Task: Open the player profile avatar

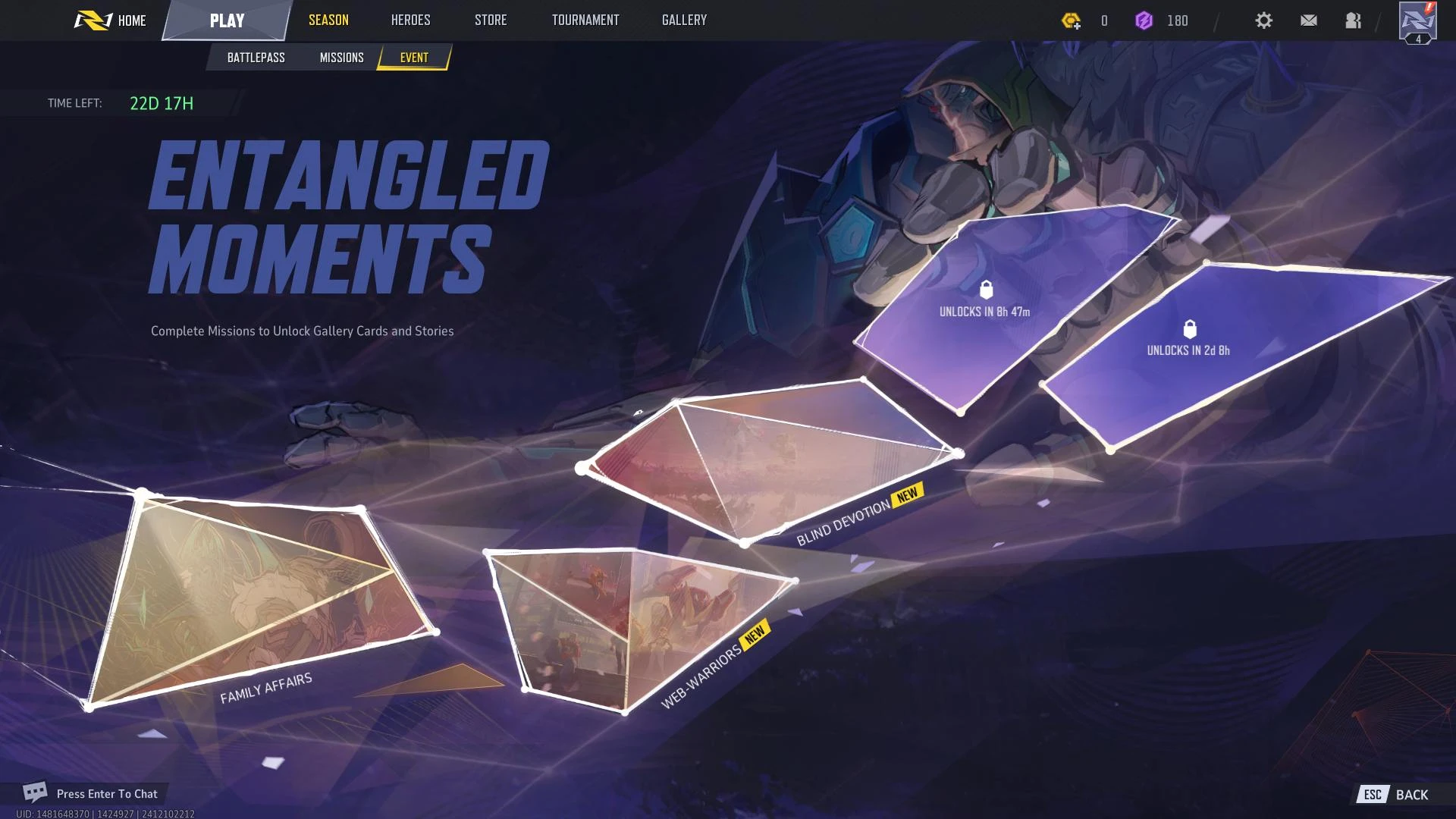Action: click(x=1417, y=22)
